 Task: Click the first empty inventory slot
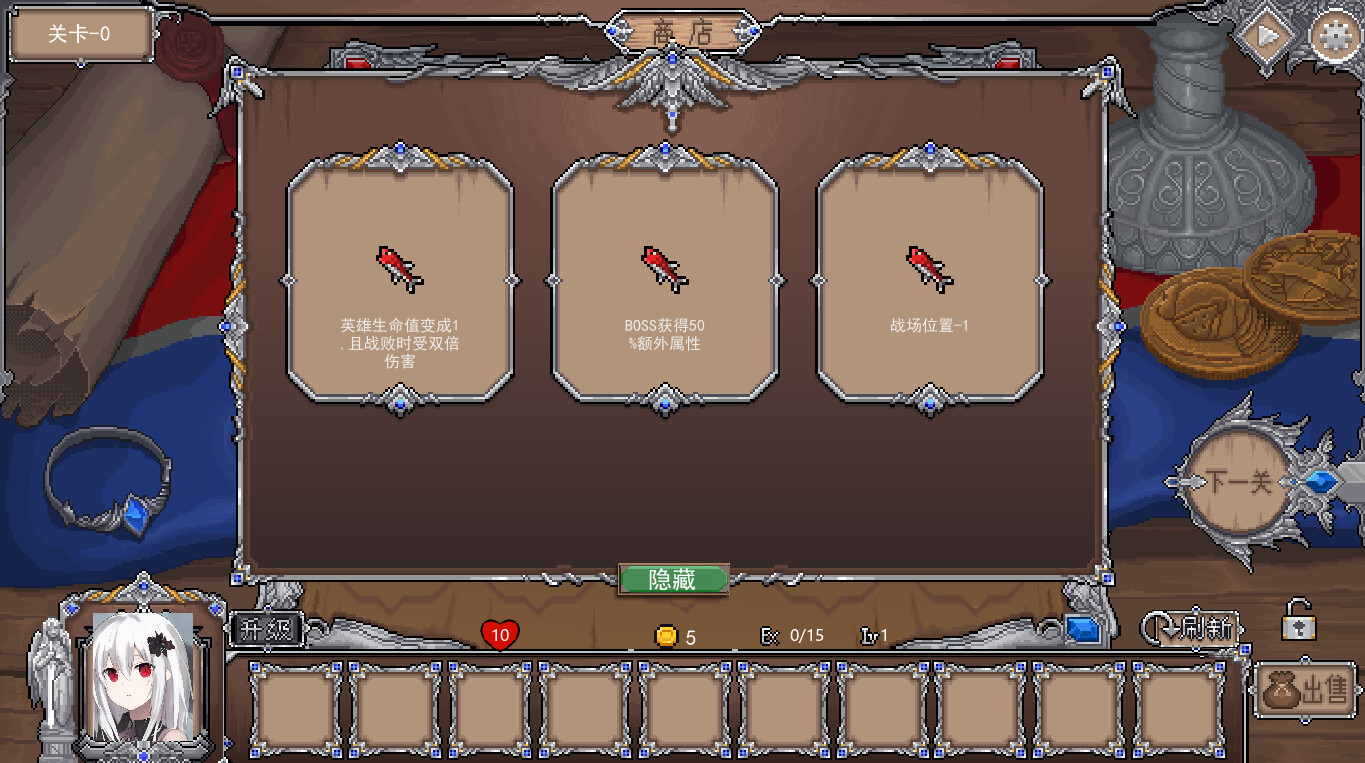click(x=295, y=707)
